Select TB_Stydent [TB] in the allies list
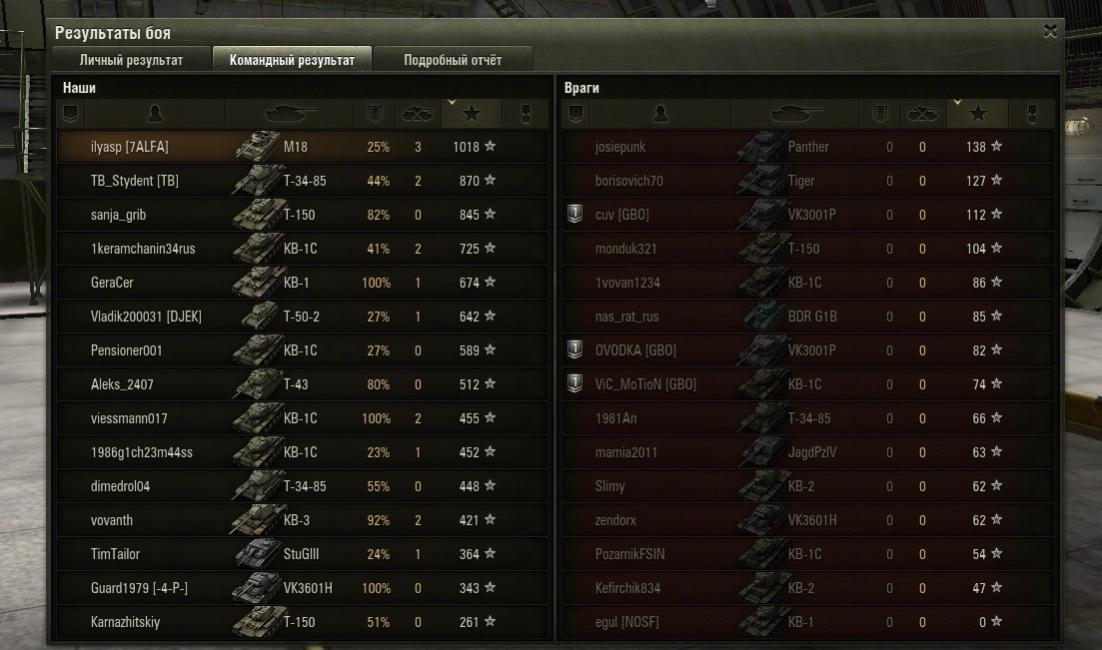1102x650 pixels. coord(302,181)
